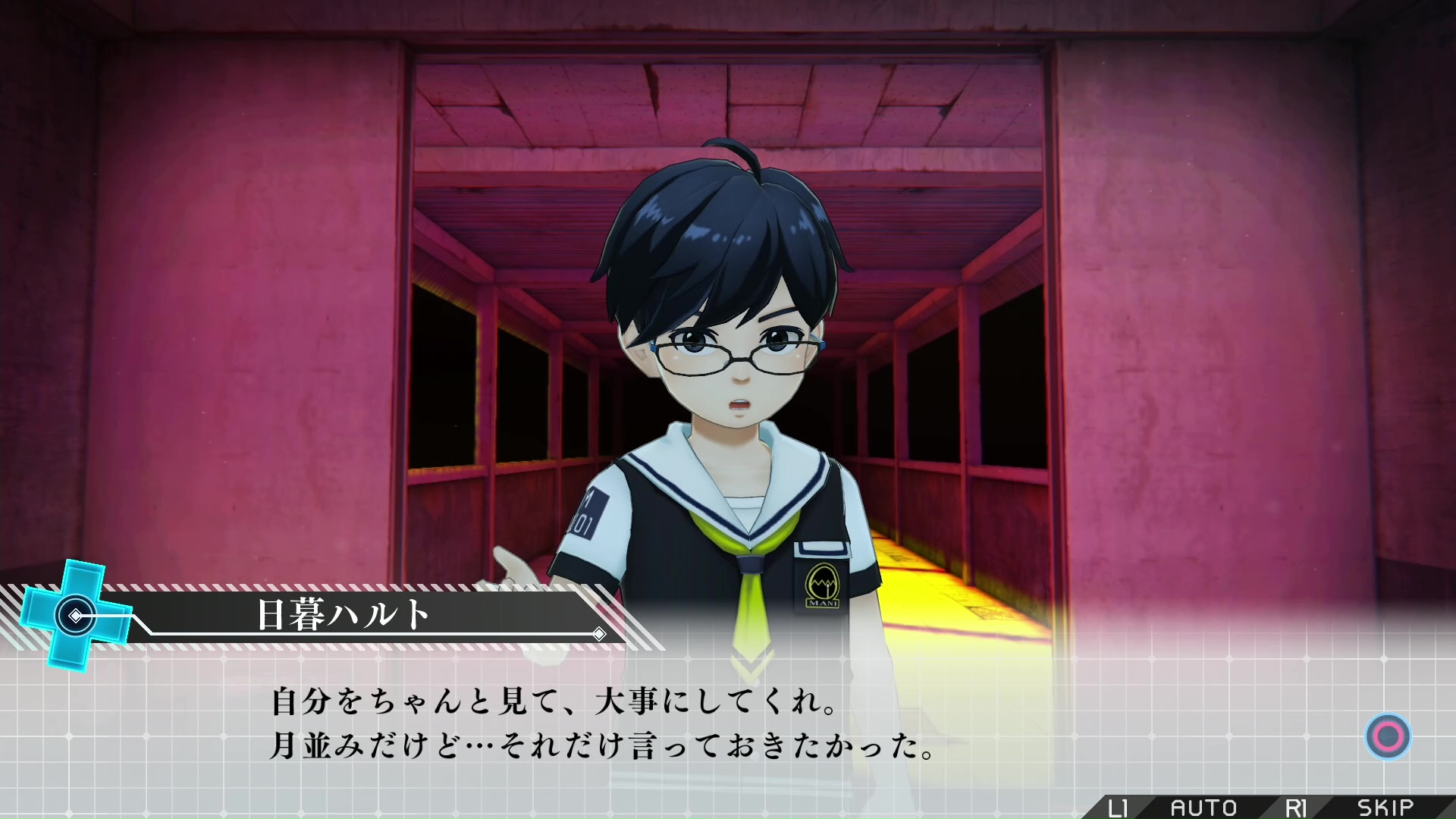Toggle AUTO dialogue advance

pyautogui.click(x=1203, y=808)
